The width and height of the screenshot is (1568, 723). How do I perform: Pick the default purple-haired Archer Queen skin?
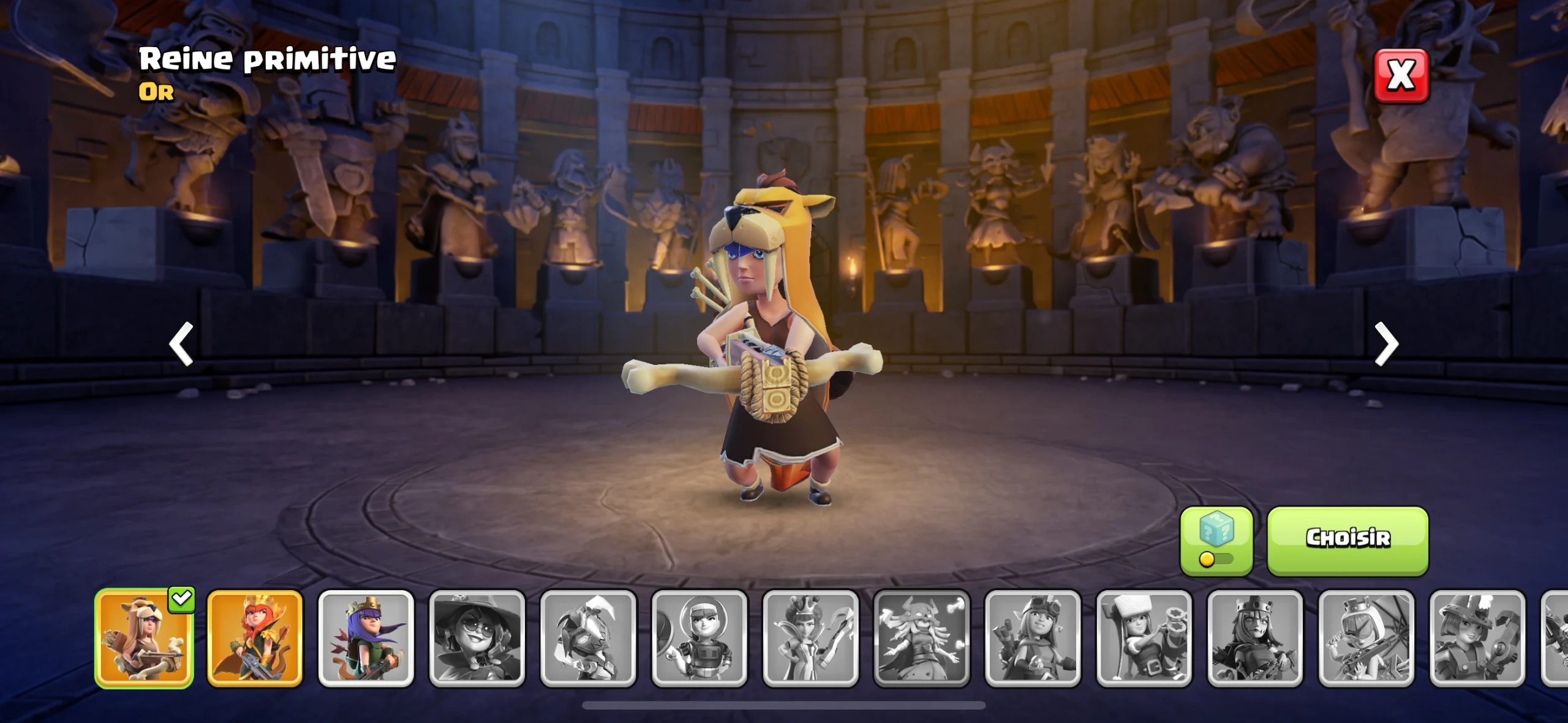tap(366, 638)
